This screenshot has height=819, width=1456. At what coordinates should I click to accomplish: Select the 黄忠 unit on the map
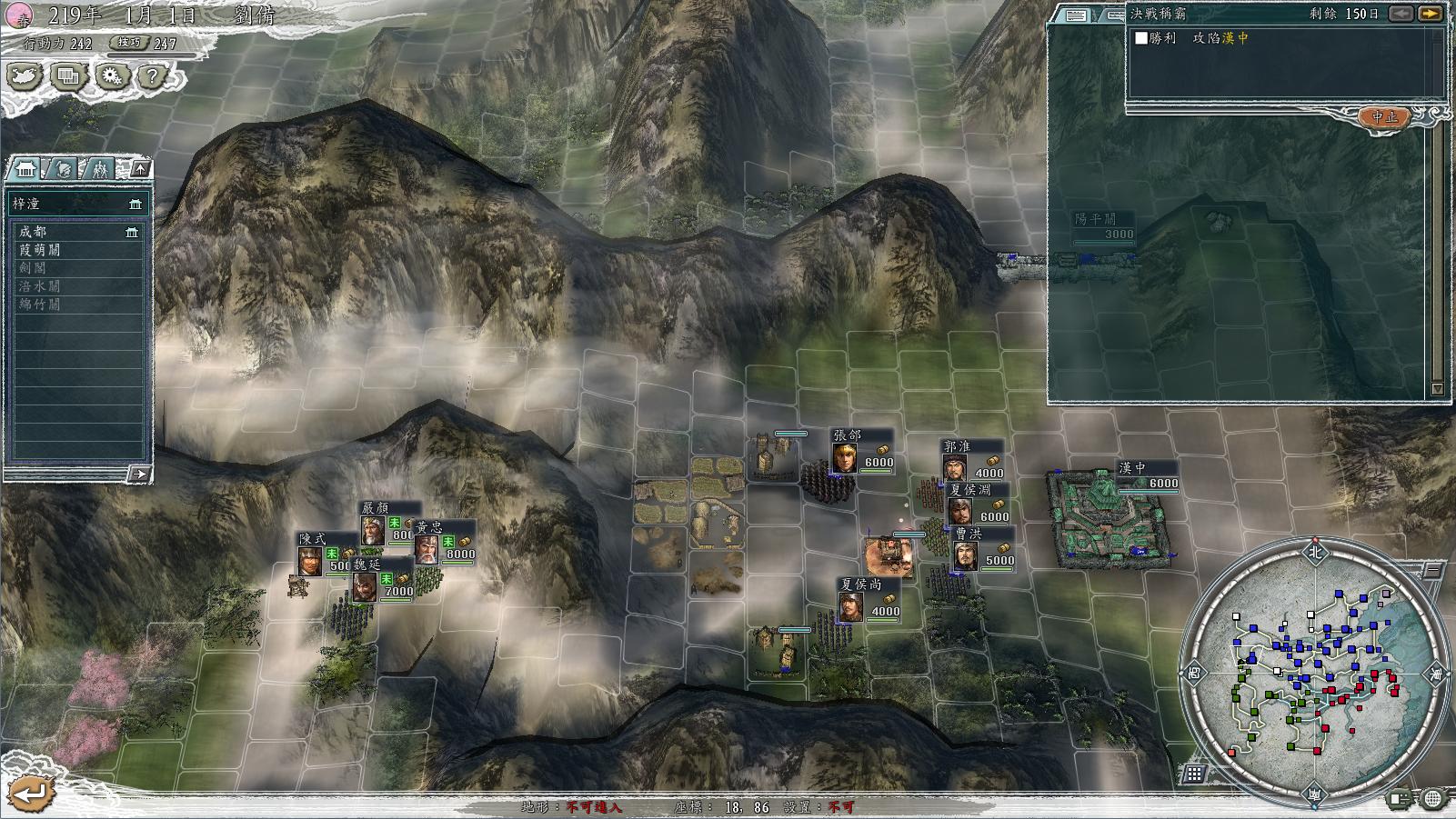[427, 548]
